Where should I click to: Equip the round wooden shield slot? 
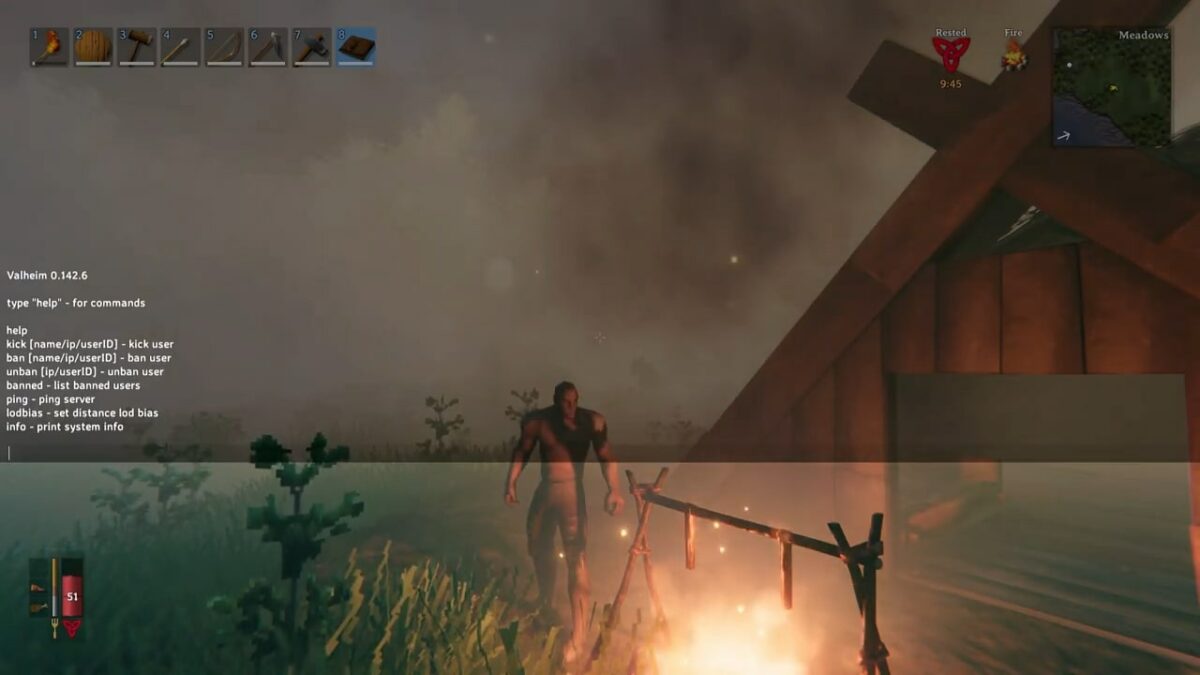93,47
